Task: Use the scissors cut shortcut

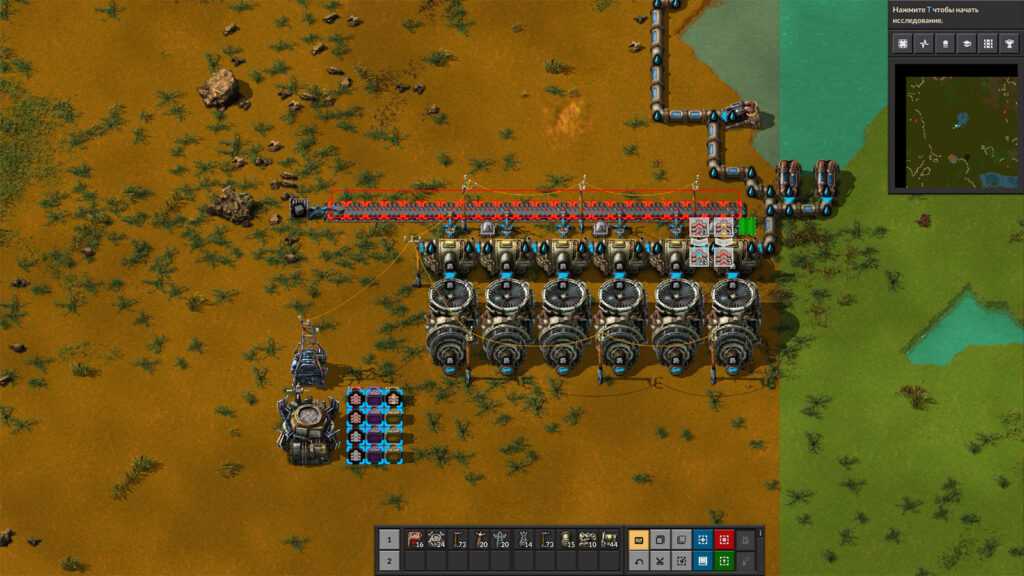Action: tap(660, 561)
